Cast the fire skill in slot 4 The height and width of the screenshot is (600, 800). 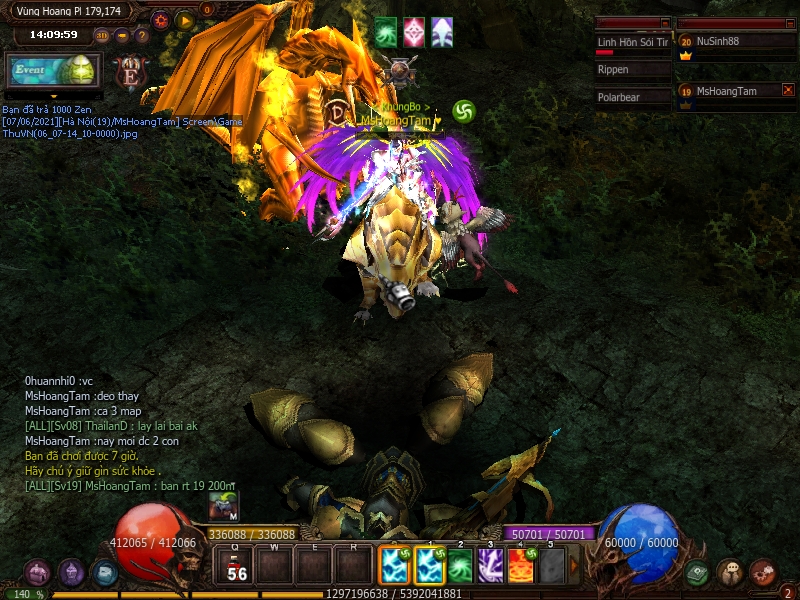tap(521, 566)
